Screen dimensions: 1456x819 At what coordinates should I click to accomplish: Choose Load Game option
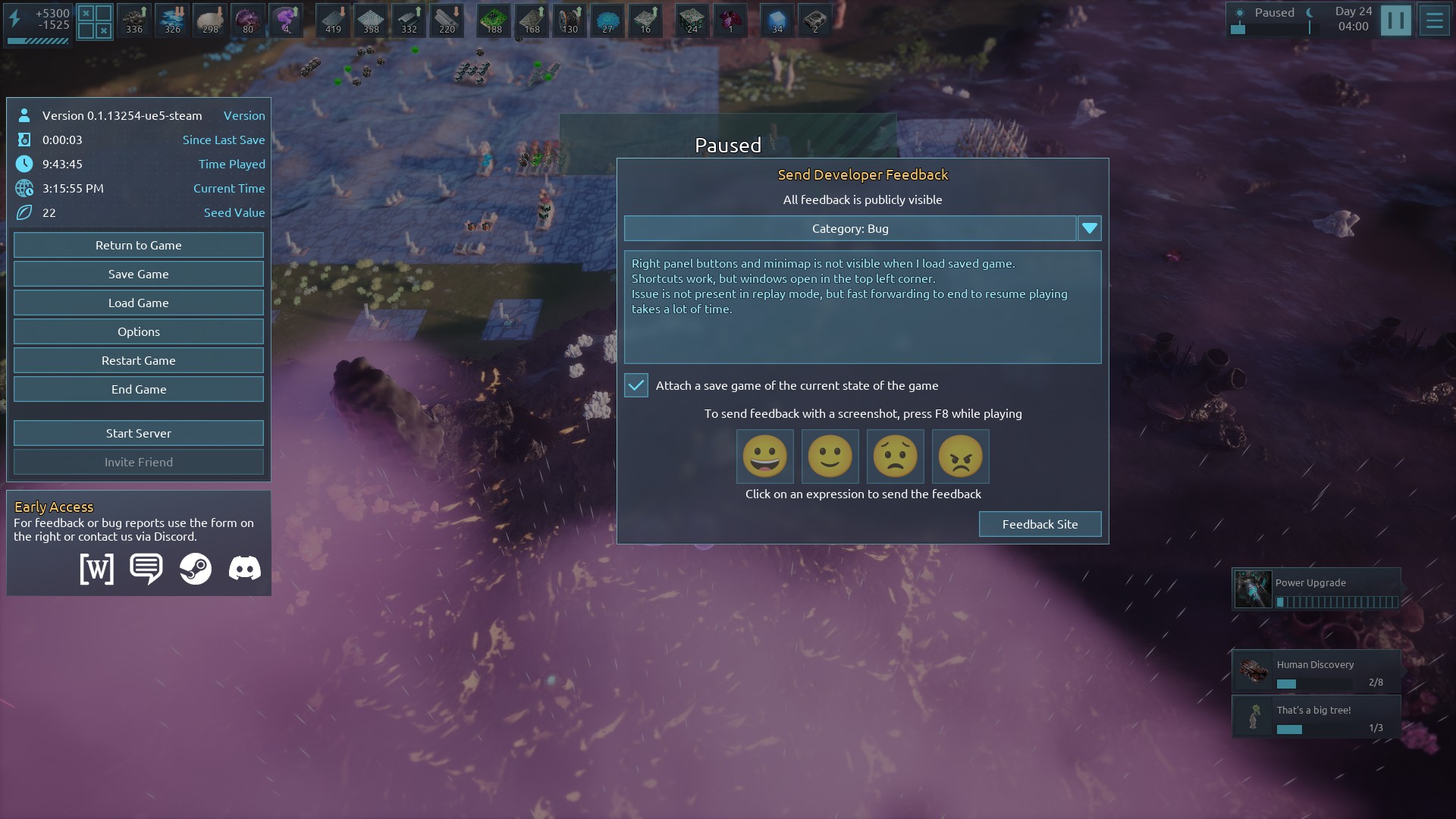click(x=138, y=303)
